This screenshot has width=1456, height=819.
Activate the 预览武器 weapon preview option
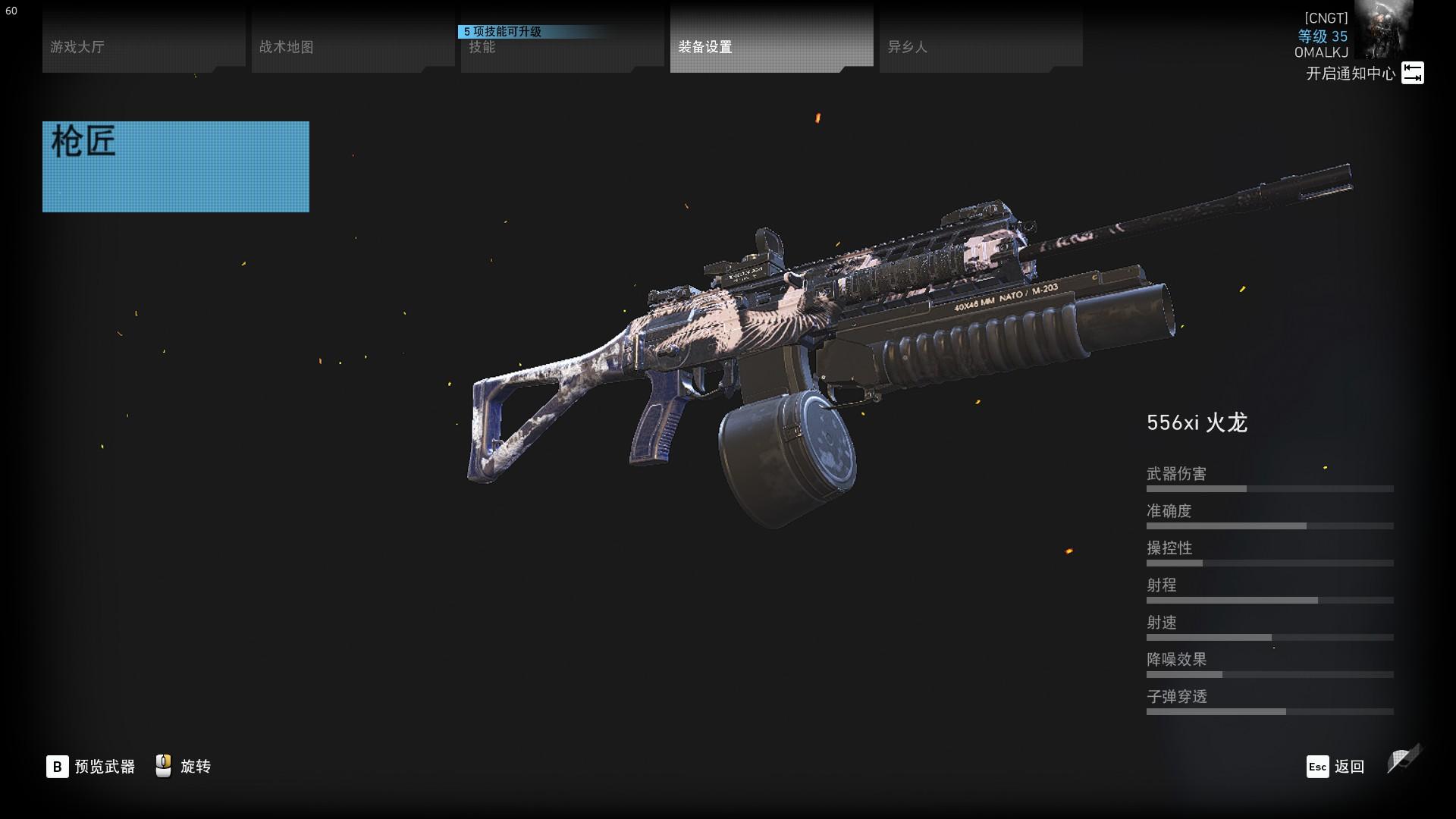point(90,767)
